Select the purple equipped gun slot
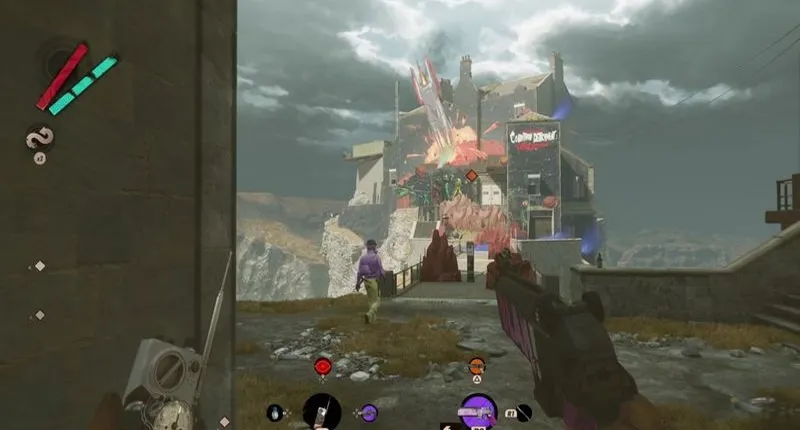 coord(478,411)
